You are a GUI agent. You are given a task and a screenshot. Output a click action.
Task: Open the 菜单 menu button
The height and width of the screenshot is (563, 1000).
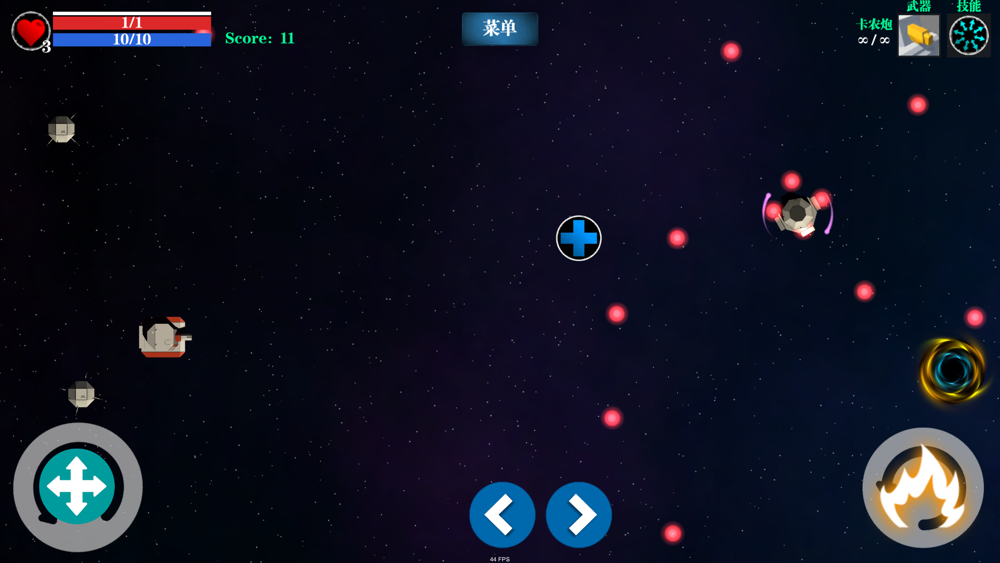(x=500, y=29)
